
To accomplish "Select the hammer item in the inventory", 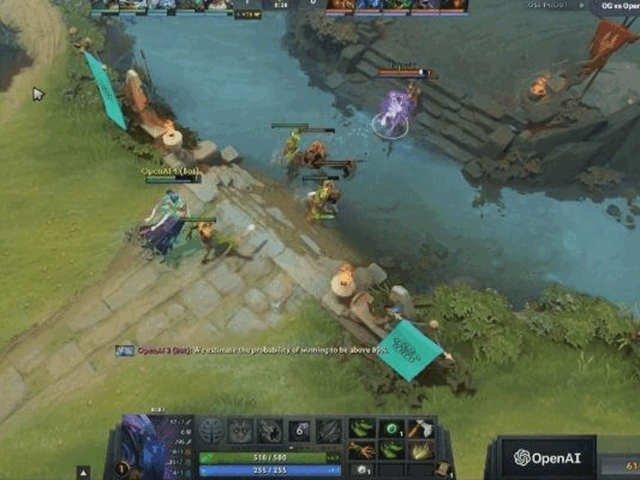I will [420, 430].
